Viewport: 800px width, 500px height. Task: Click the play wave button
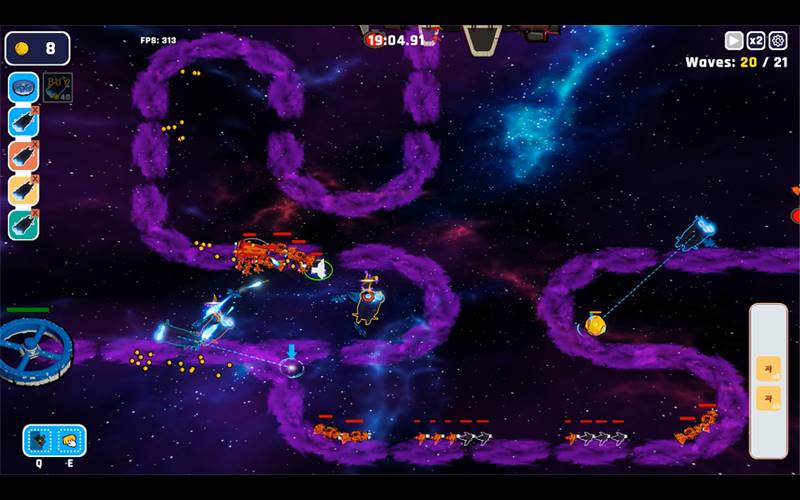734,41
